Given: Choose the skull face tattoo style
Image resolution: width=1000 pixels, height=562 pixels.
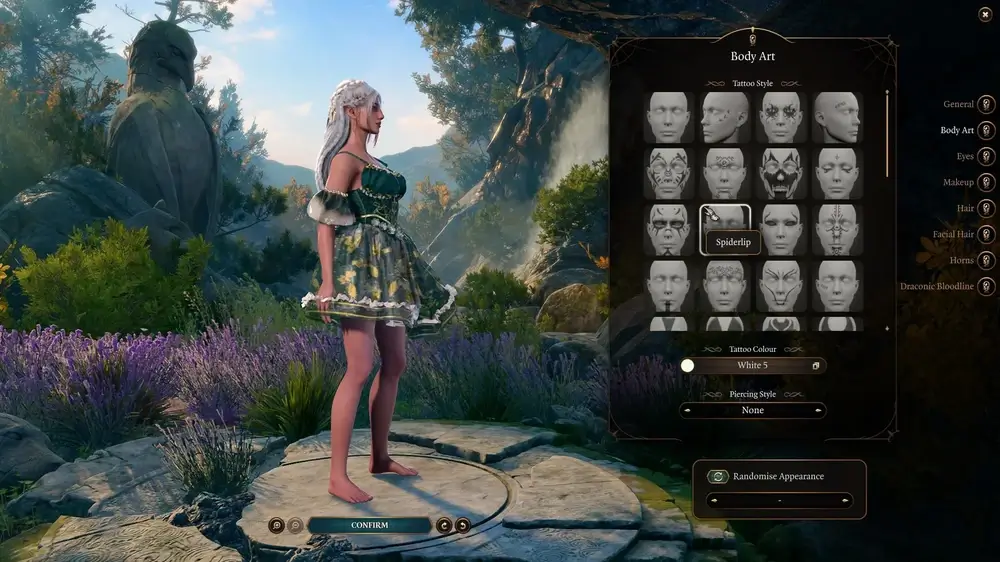Looking at the screenshot, I should click(x=780, y=173).
